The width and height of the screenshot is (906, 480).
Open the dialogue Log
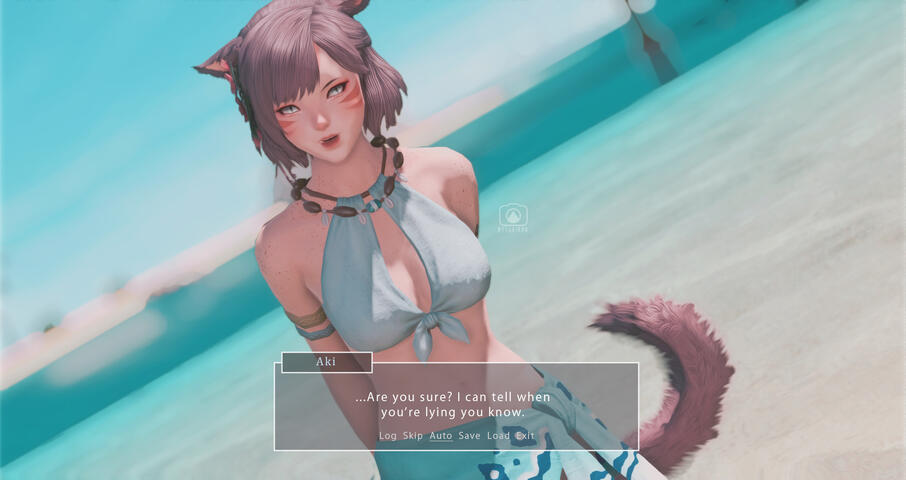(388, 436)
